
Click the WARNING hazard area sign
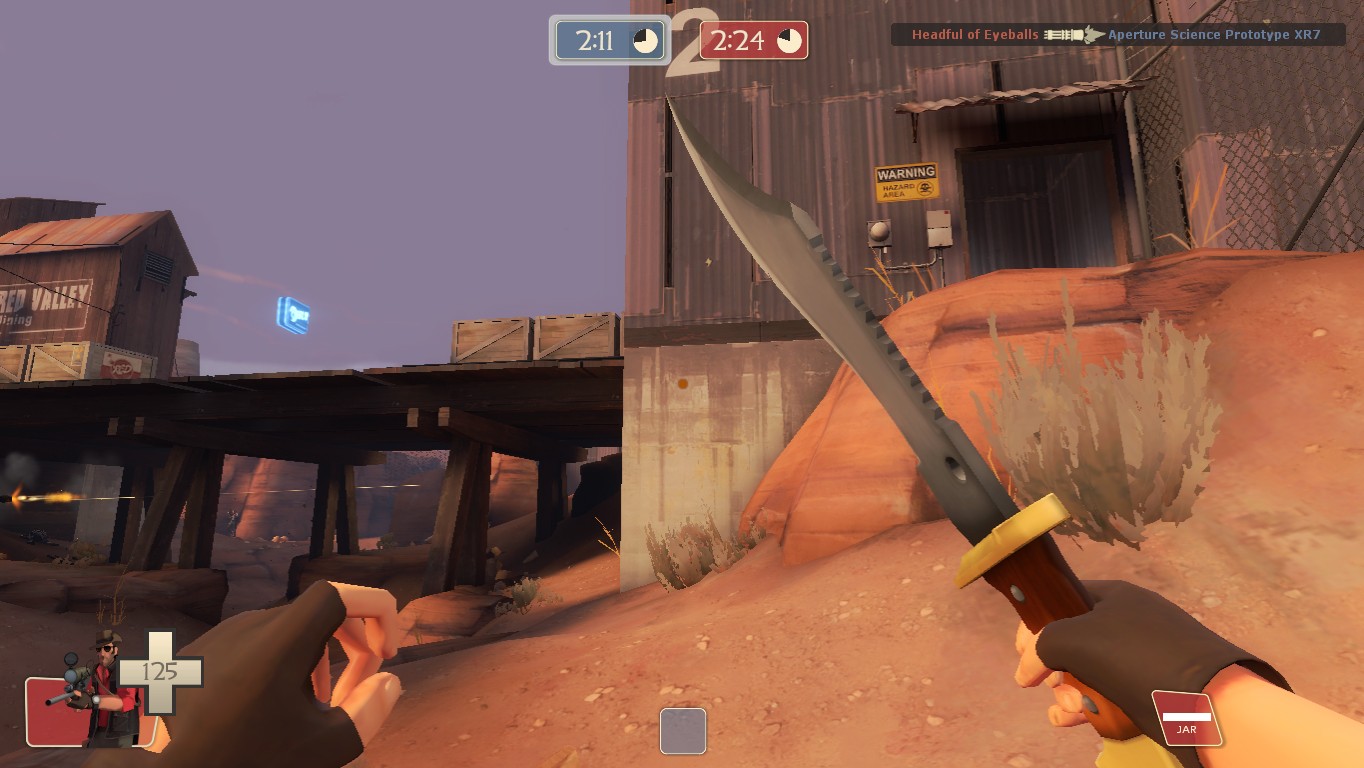[905, 182]
